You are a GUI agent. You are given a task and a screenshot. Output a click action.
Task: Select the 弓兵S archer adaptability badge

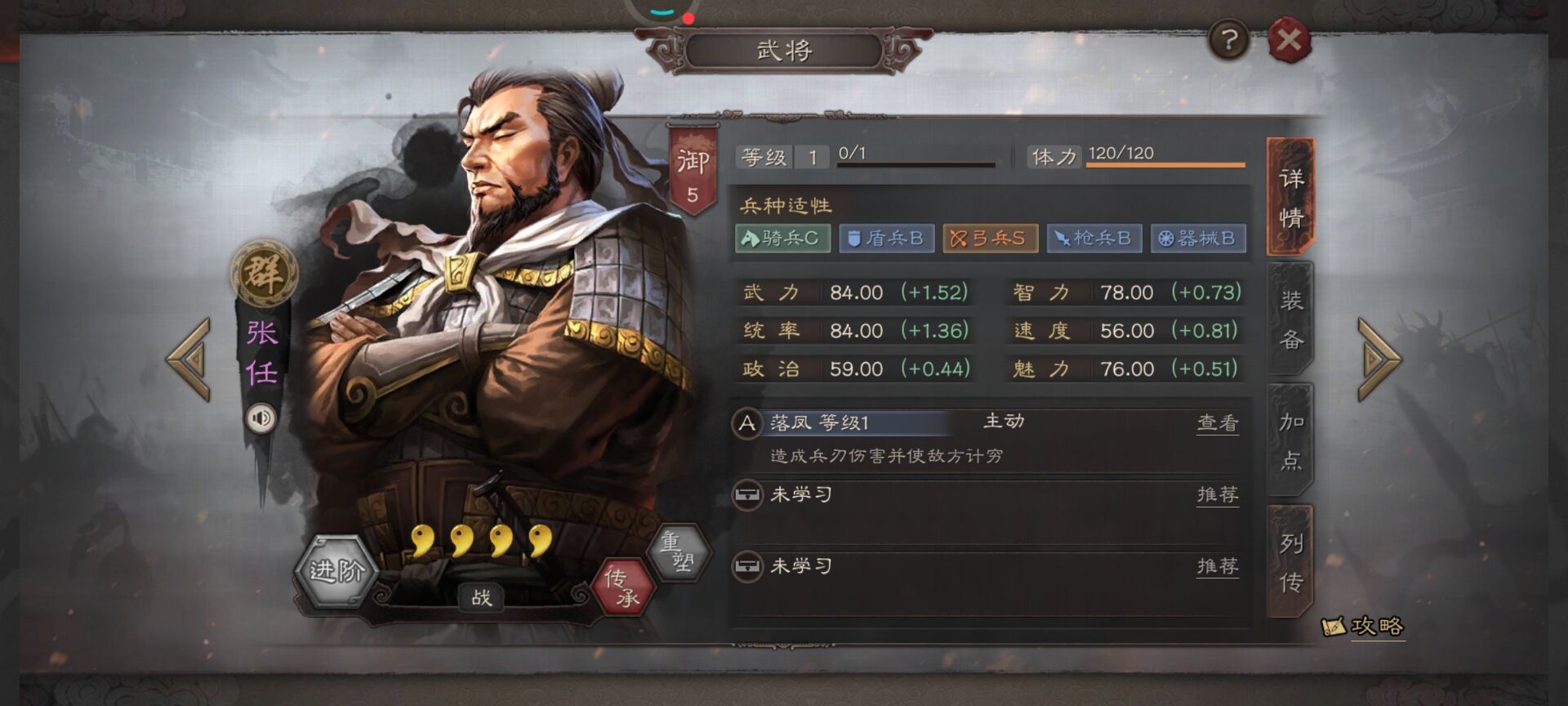click(x=990, y=239)
